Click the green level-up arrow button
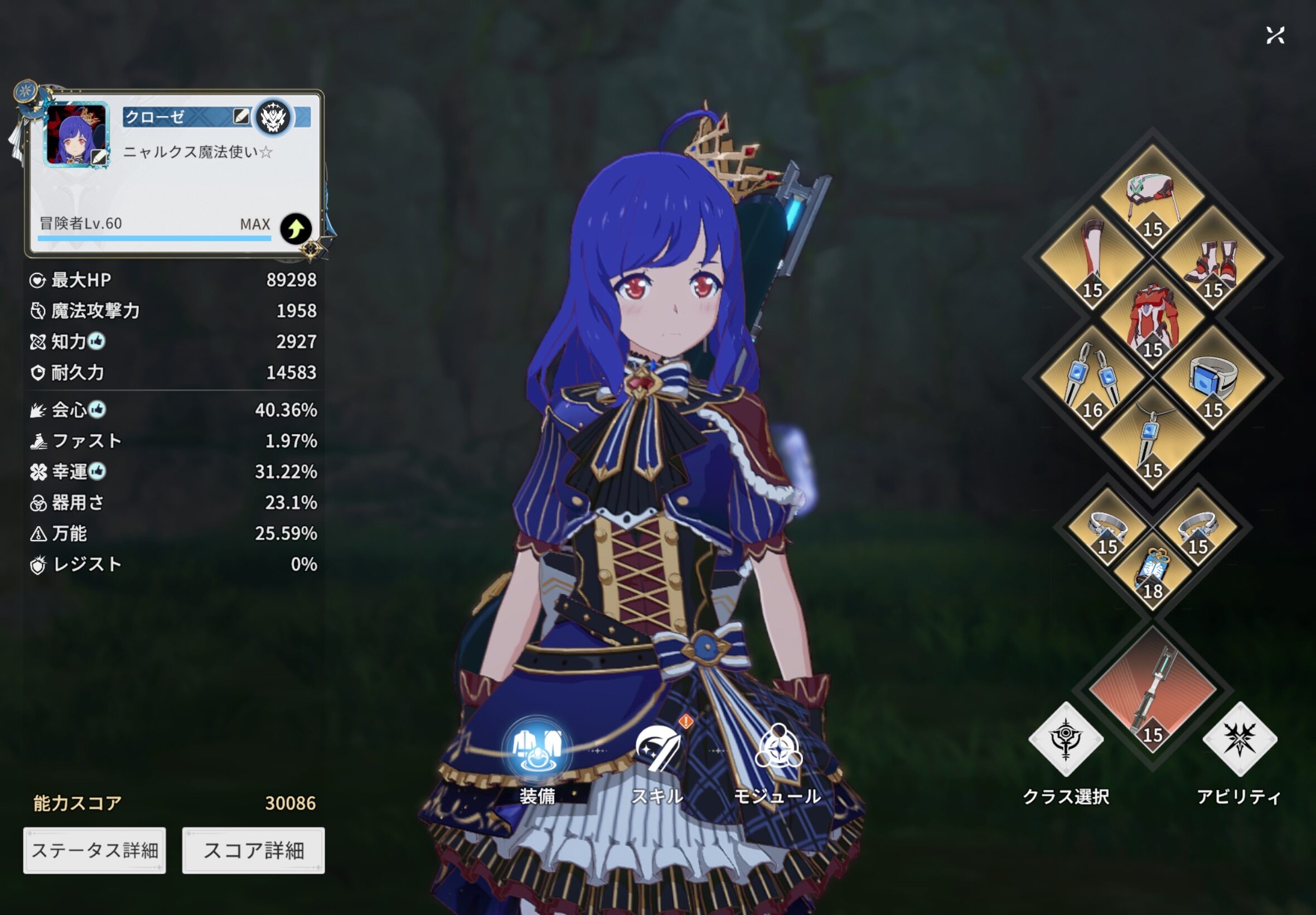 click(296, 229)
